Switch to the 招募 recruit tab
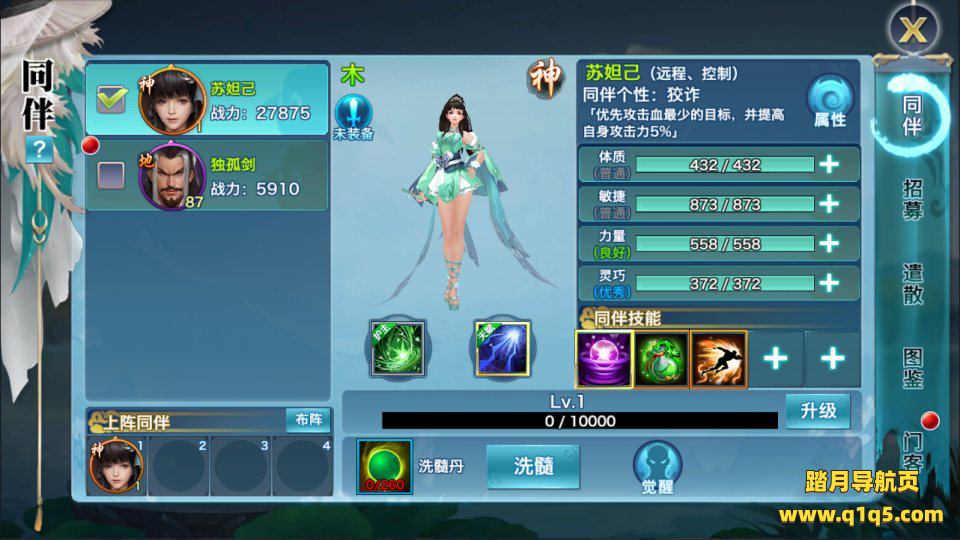This screenshot has width=960, height=540. [x=912, y=200]
